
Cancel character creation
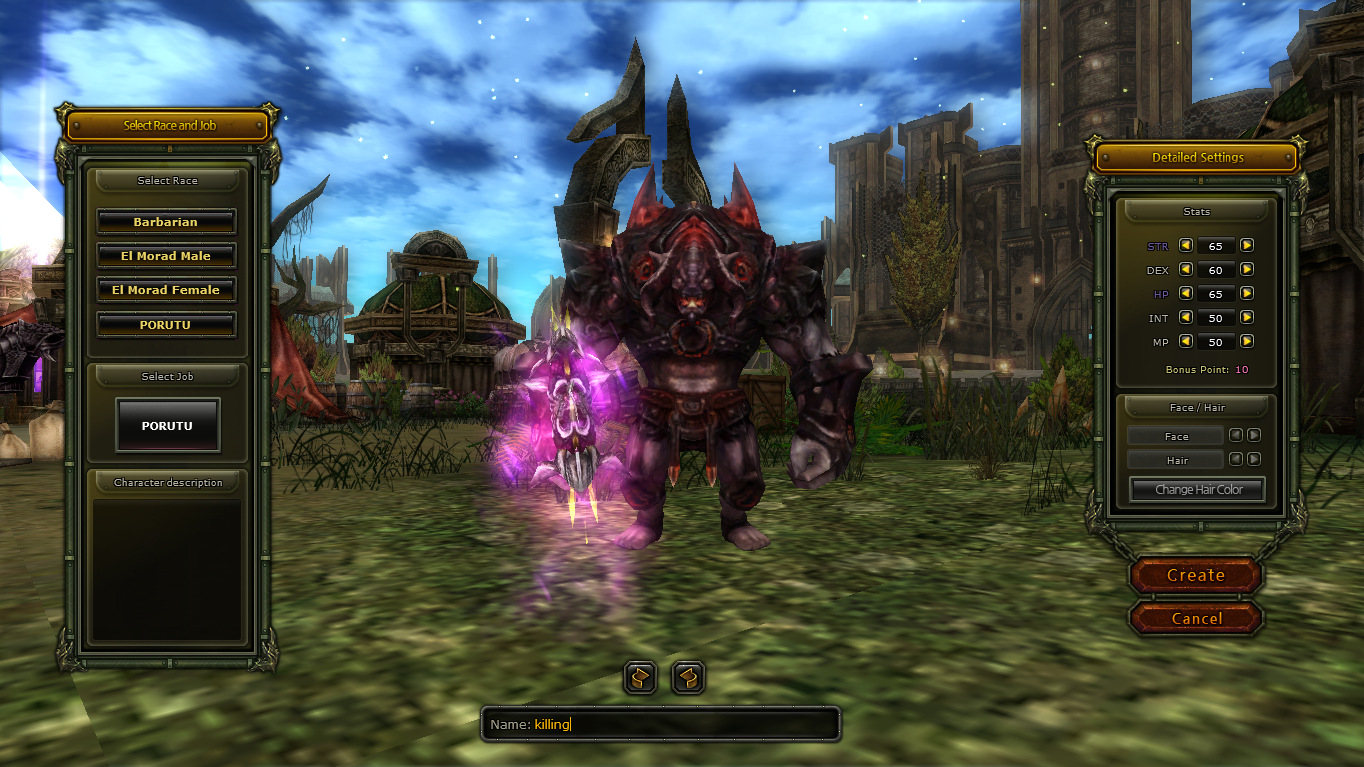(1196, 618)
